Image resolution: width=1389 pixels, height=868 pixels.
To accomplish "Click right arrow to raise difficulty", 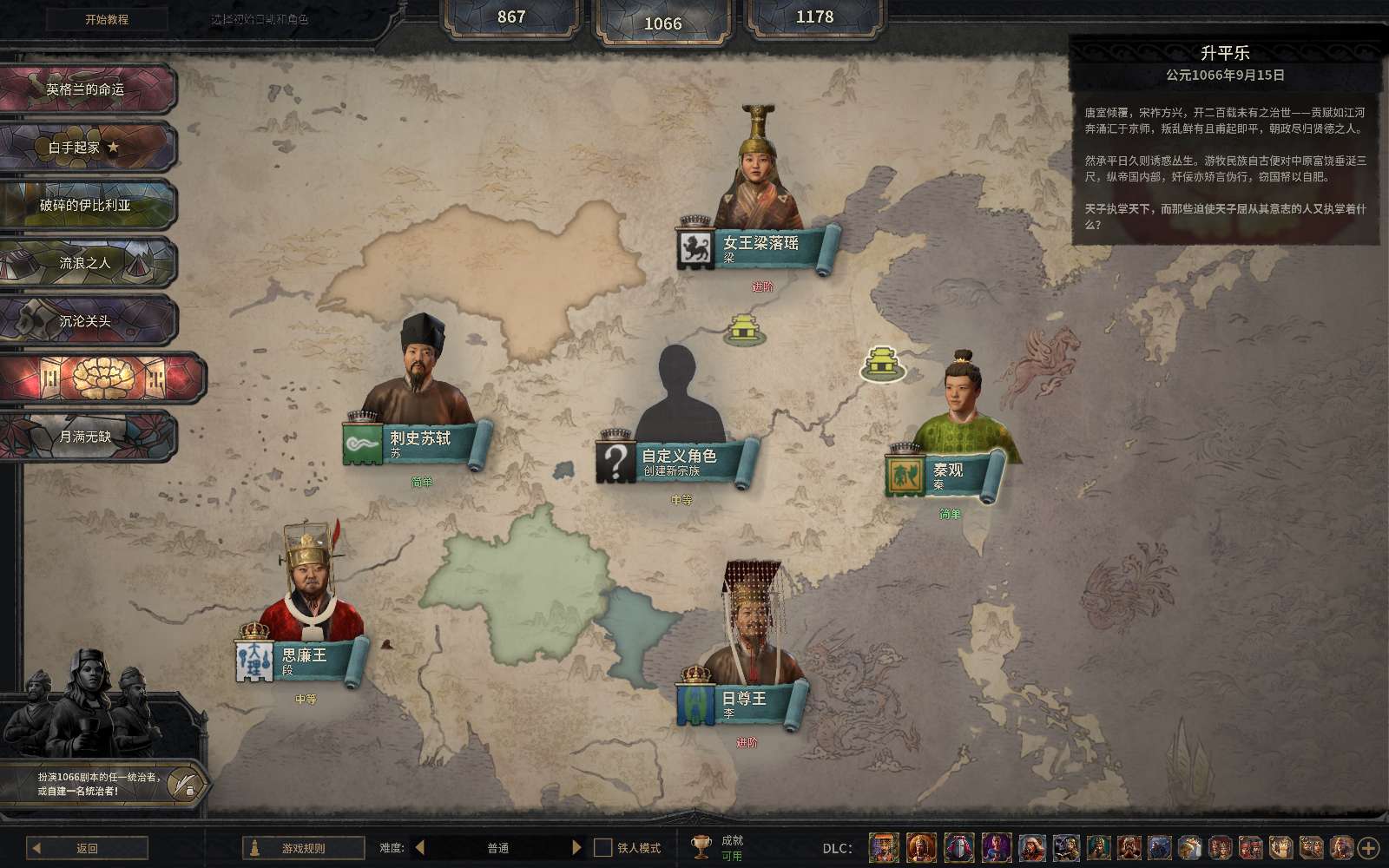I will click(578, 848).
